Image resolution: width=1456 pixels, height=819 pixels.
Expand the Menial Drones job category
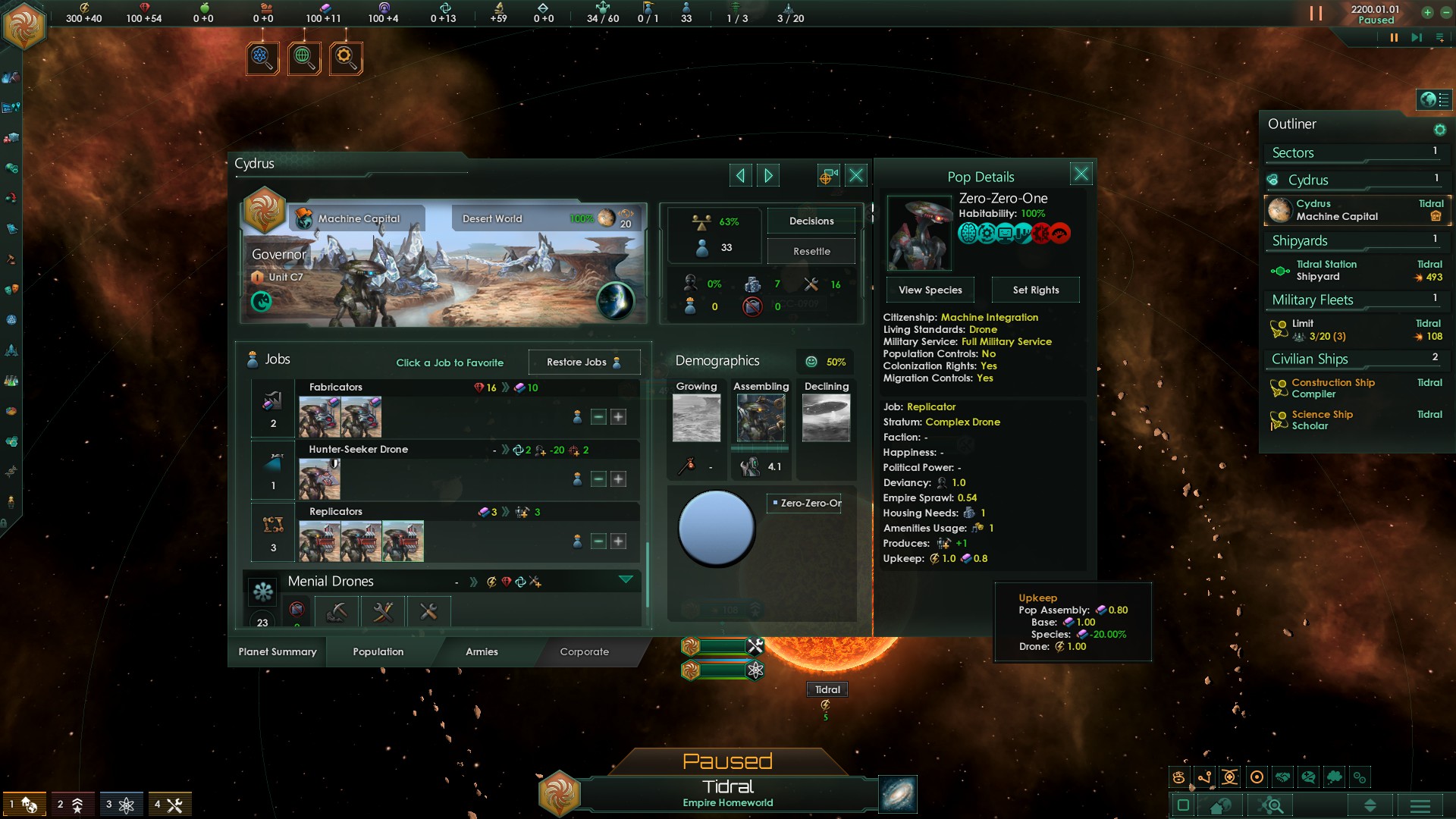[626, 580]
